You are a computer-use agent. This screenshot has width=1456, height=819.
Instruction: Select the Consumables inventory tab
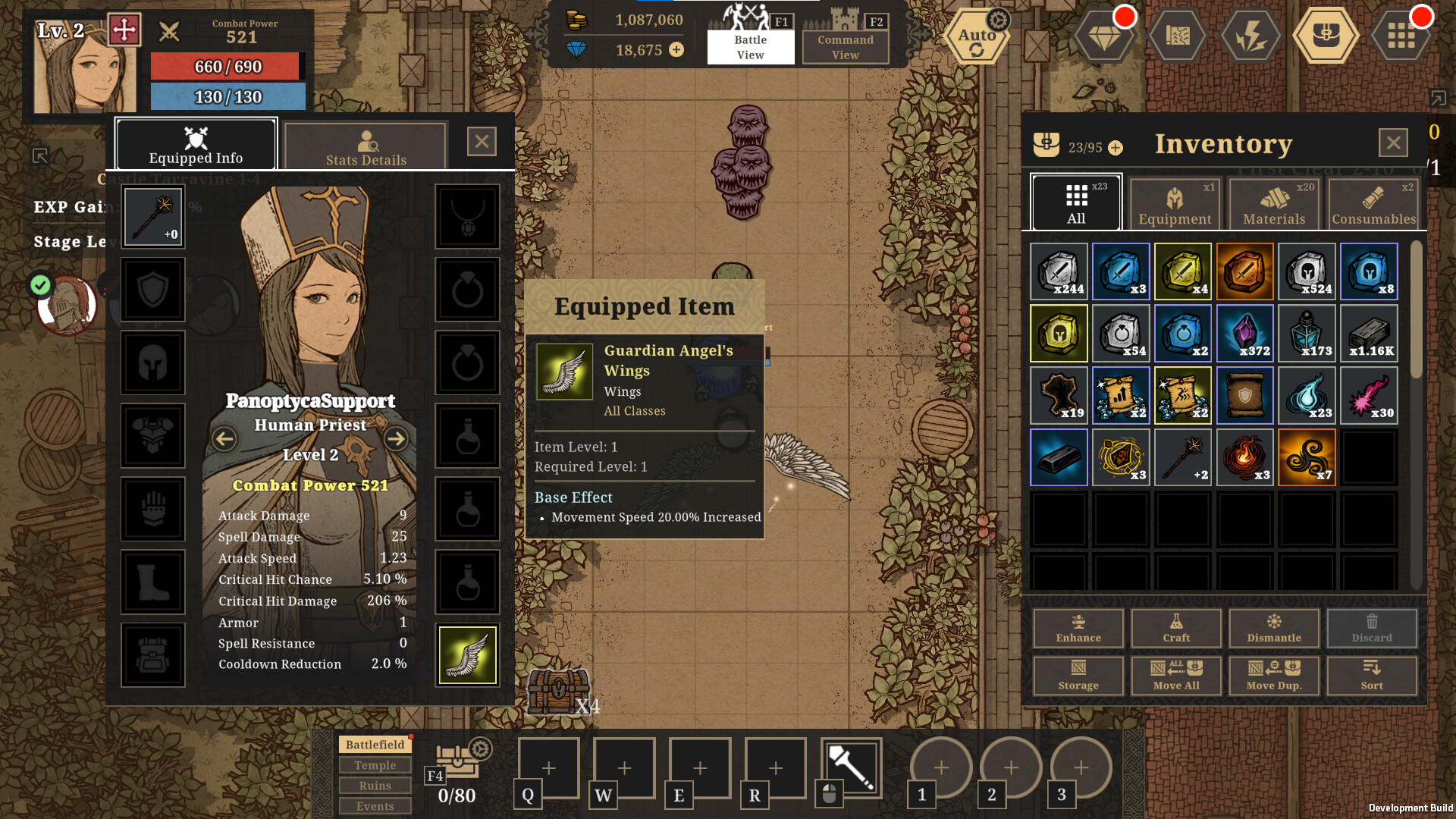click(1373, 203)
